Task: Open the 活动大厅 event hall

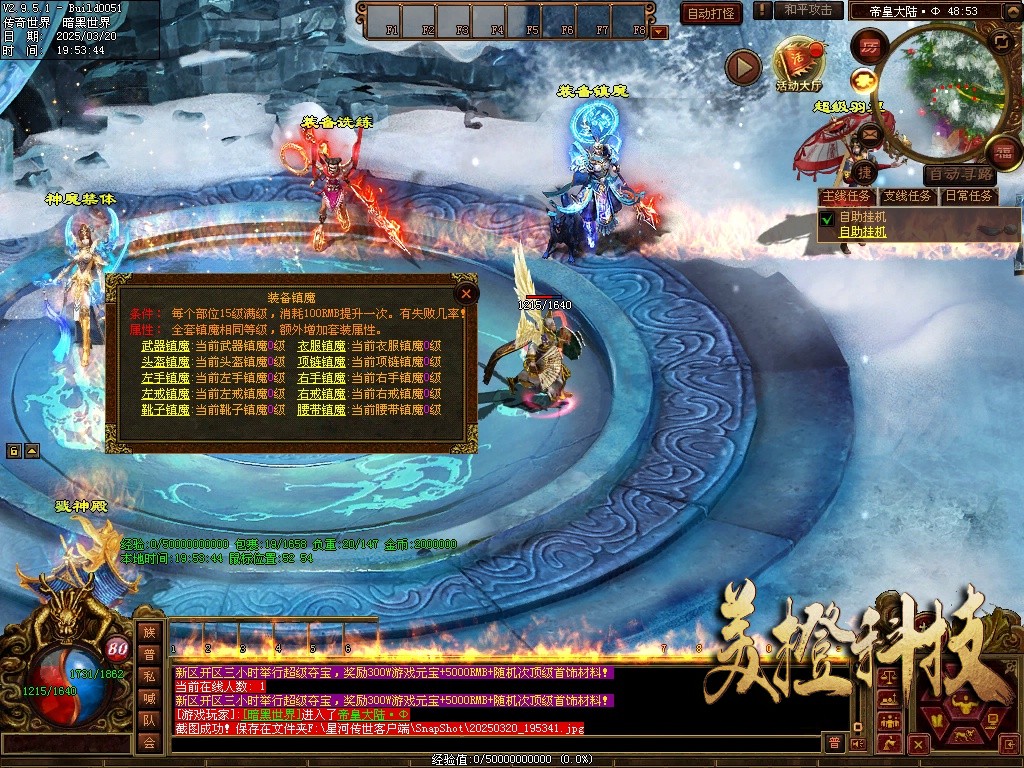Action: click(799, 66)
